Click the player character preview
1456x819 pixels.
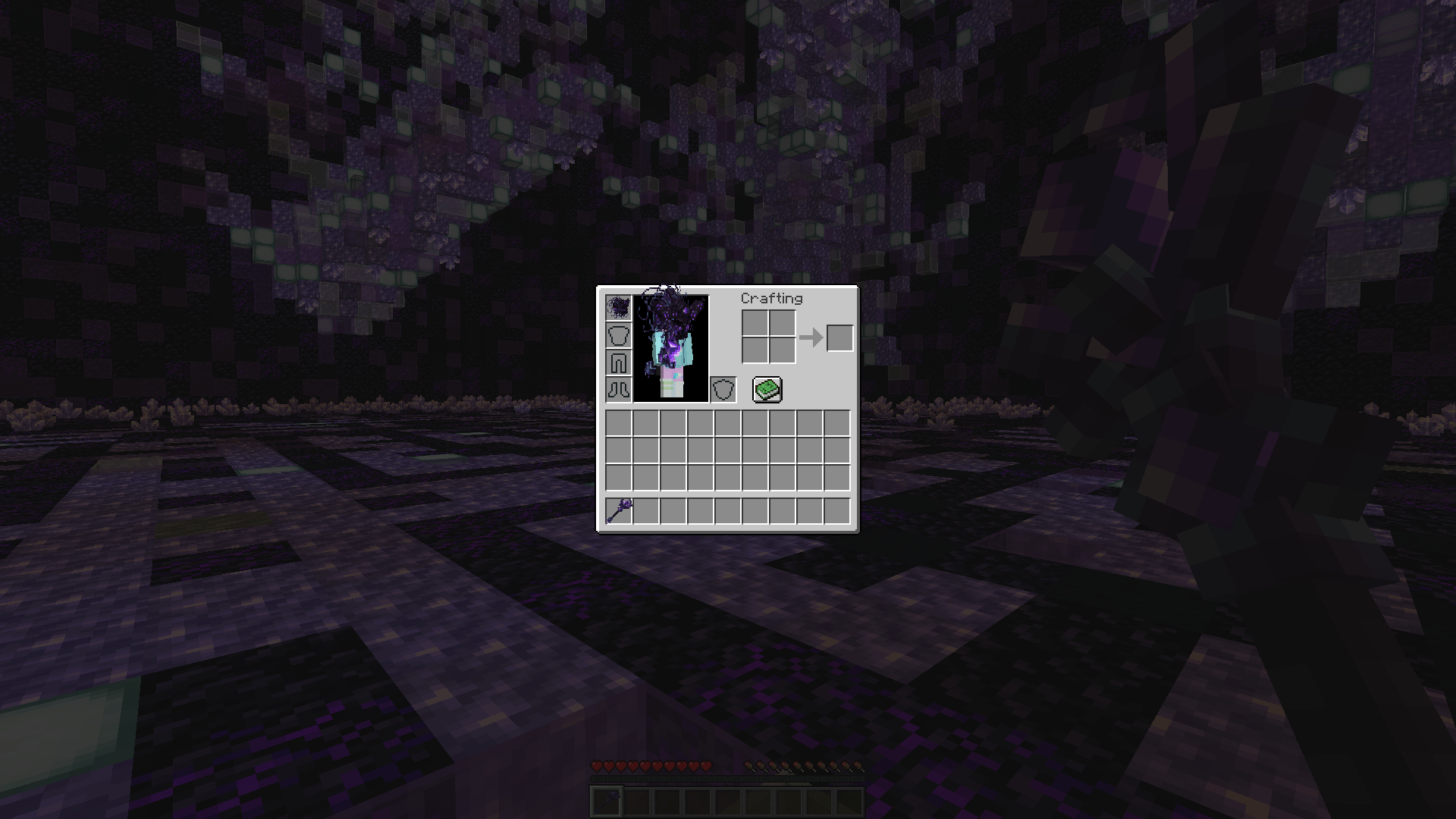[671, 349]
